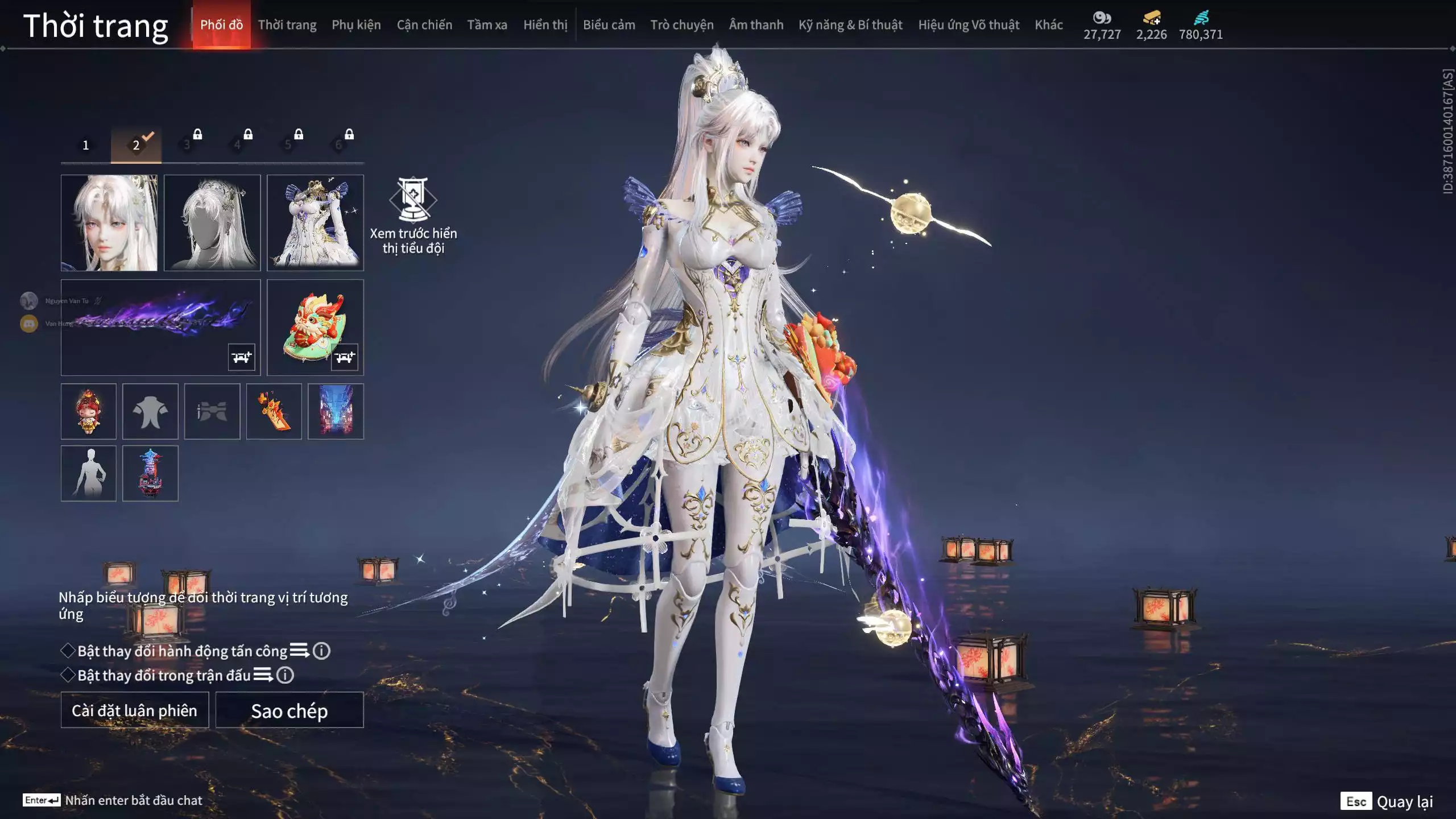Image resolution: width=1456 pixels, height=819 pixels.
Task: Go to the Tầm xa tab
Action: 487,25
